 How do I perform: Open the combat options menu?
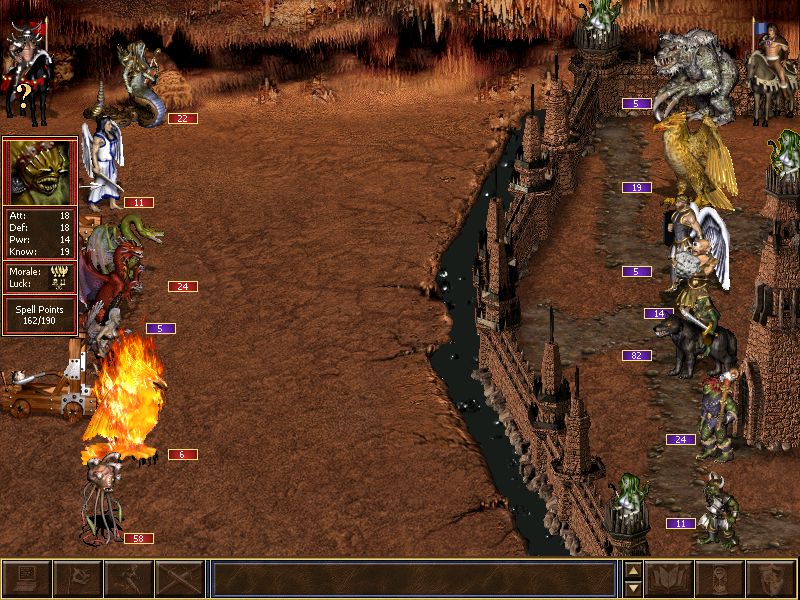(27, 579)
